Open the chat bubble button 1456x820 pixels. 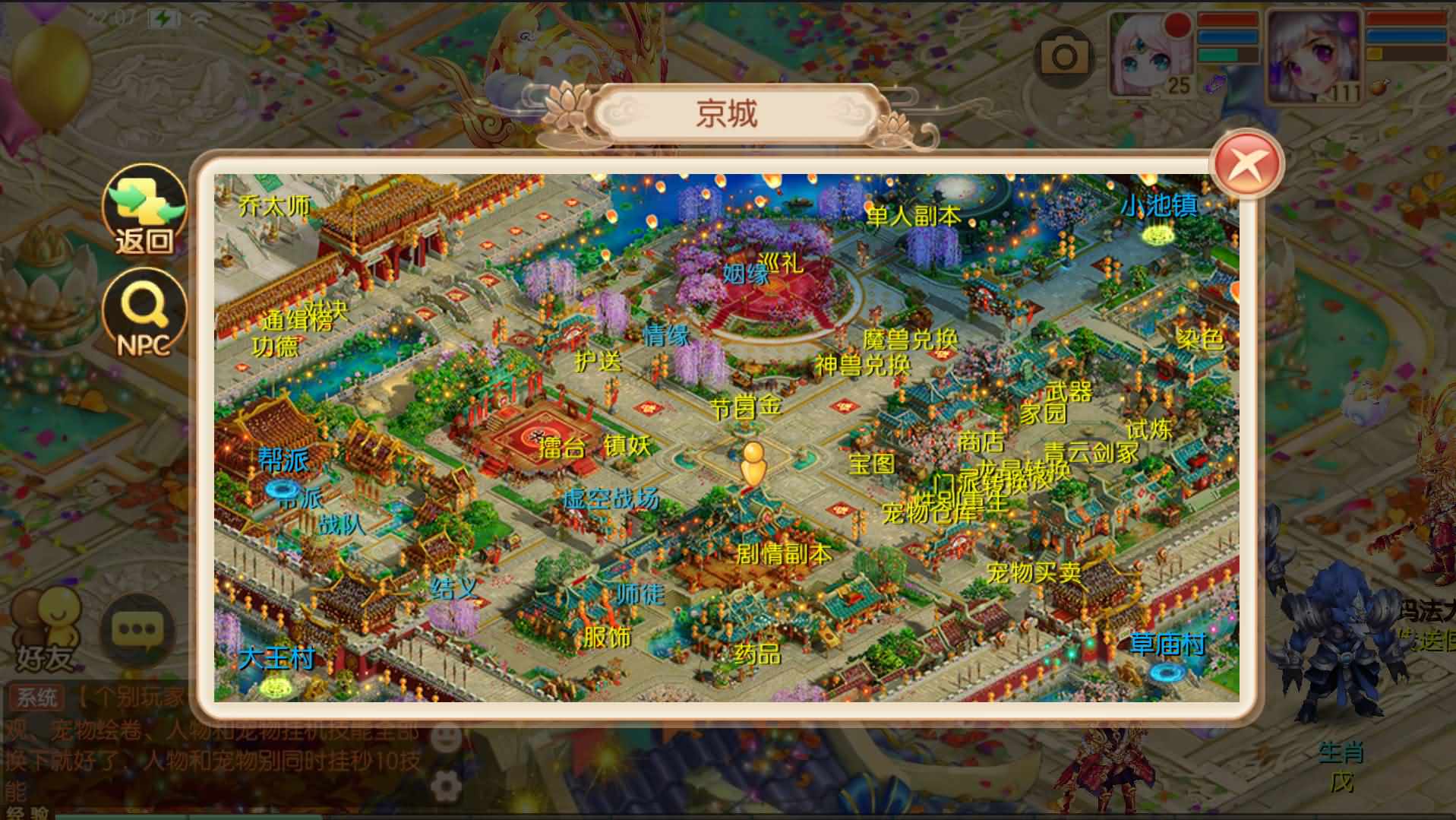coord(137,630)
